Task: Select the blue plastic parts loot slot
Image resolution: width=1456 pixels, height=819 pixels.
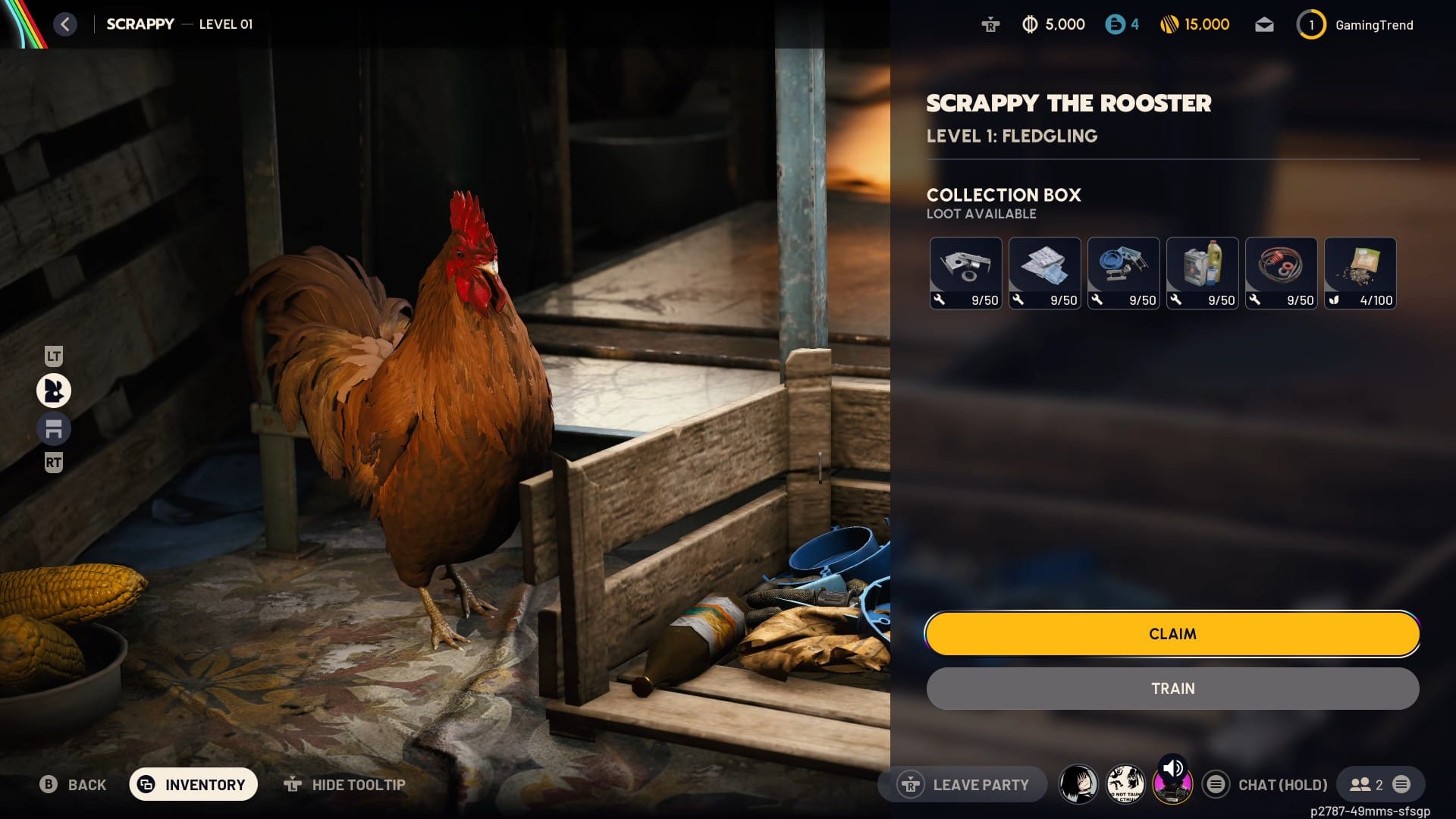Action: point(1123,273)
